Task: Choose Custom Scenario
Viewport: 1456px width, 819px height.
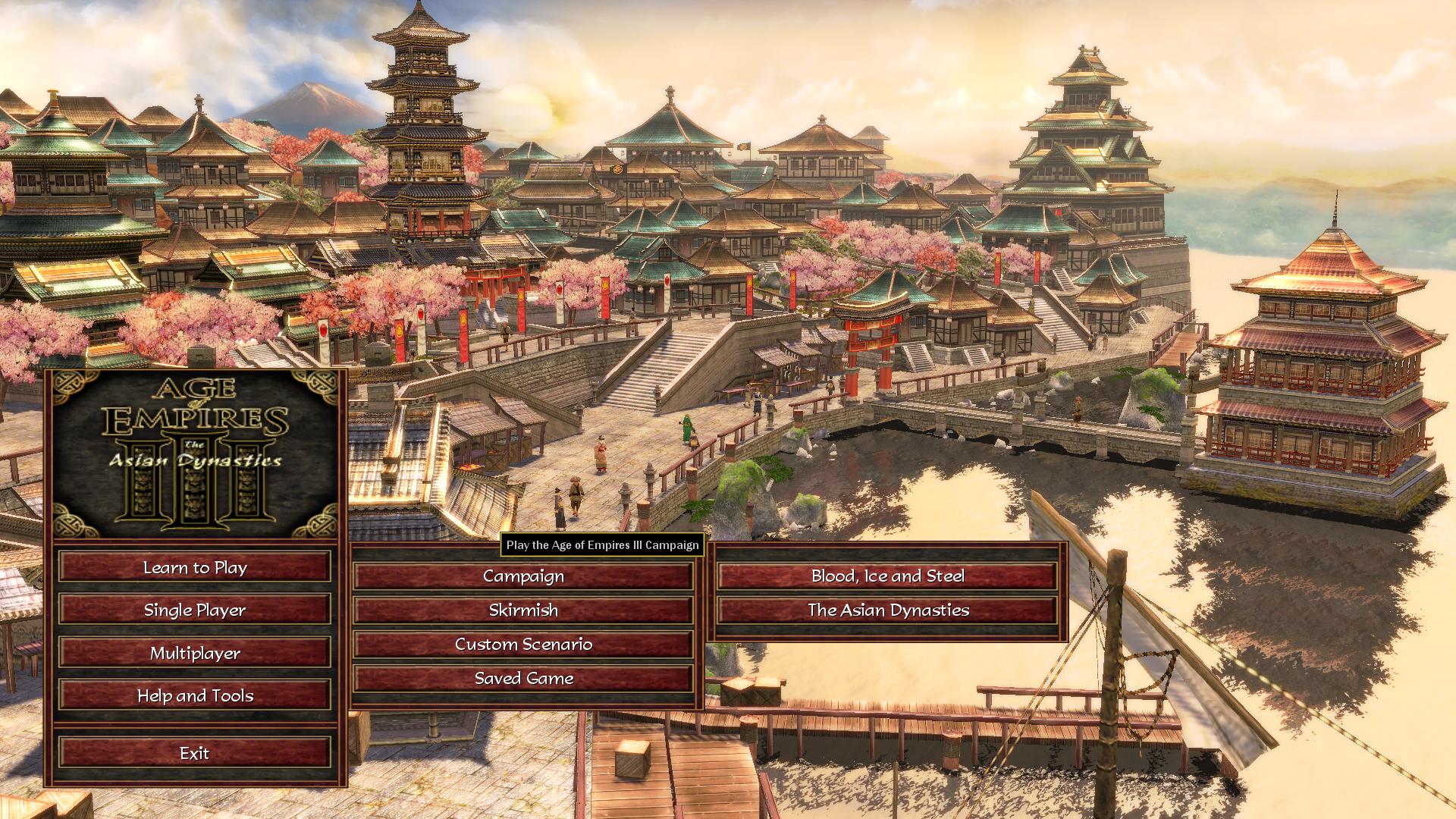Action: (523, 645)
